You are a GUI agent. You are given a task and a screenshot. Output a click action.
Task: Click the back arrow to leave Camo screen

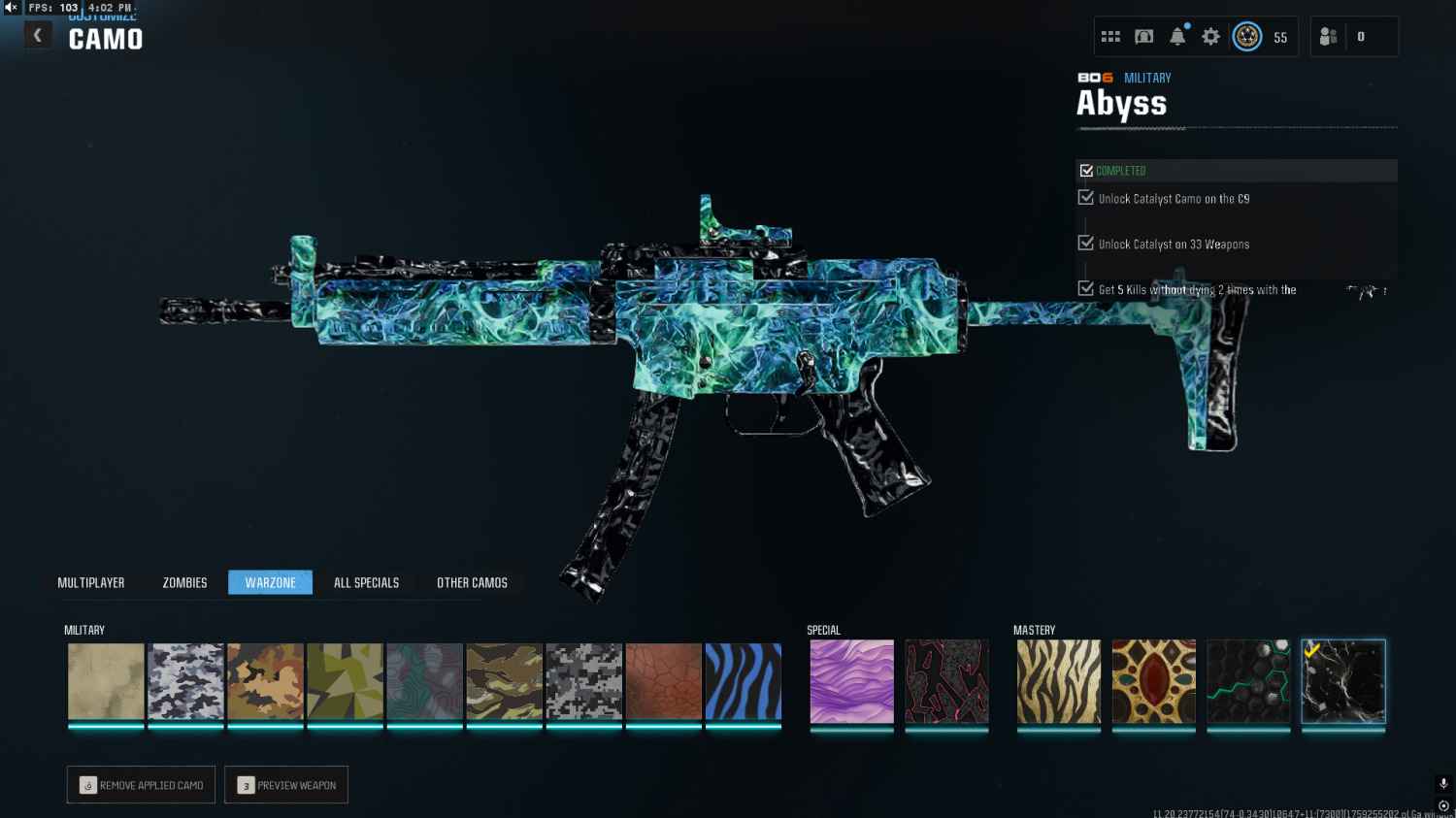[x=37, y=34]
